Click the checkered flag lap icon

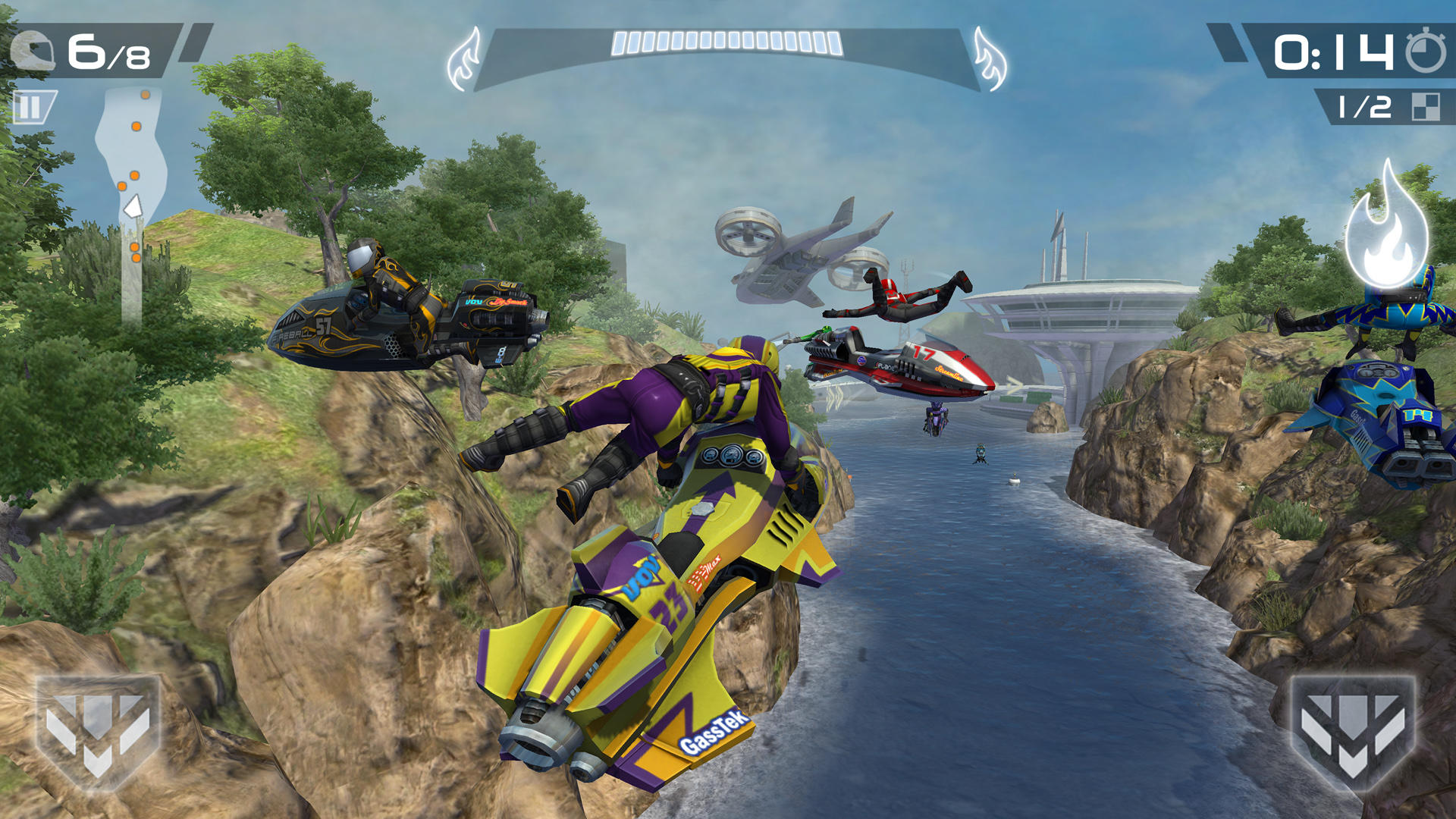click(1426, 106)
